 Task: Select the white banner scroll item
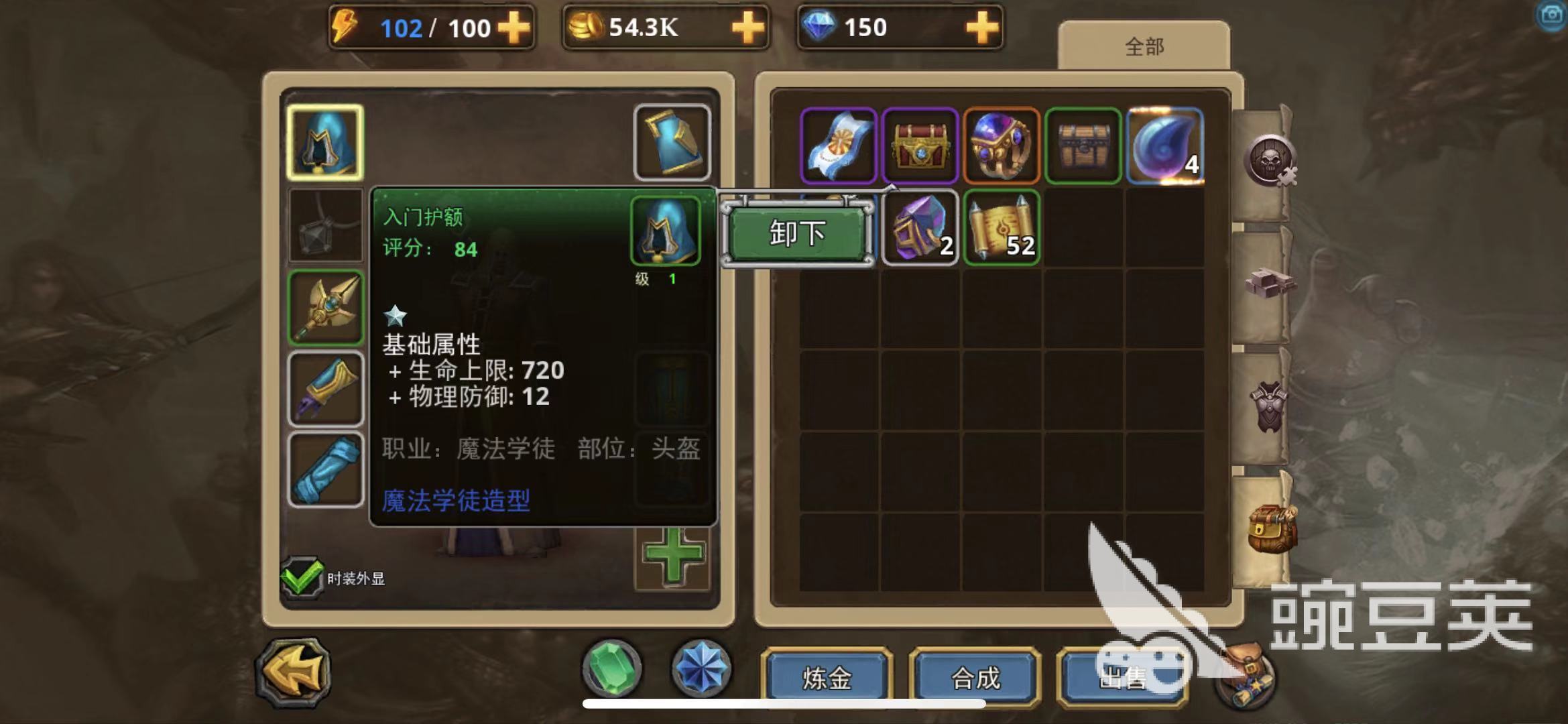(x=838, y=145)
